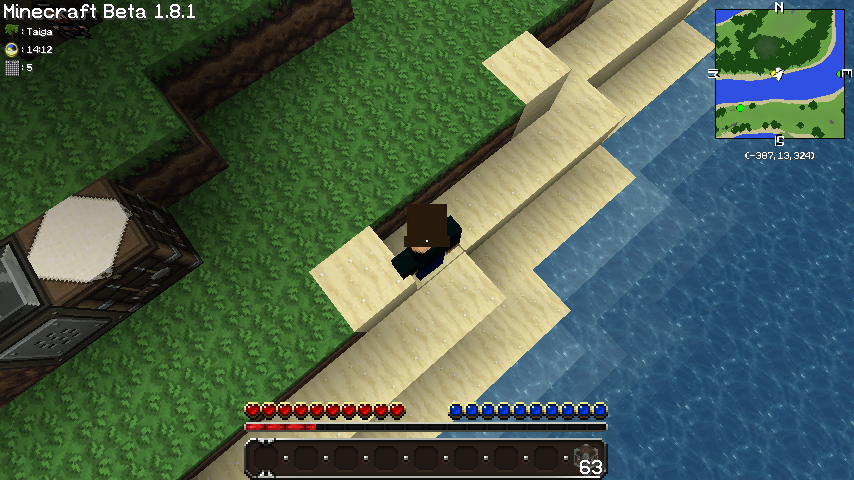Click the white player arrow on the minimap
This screenshot has width=854, height=480.
(778, 73)
